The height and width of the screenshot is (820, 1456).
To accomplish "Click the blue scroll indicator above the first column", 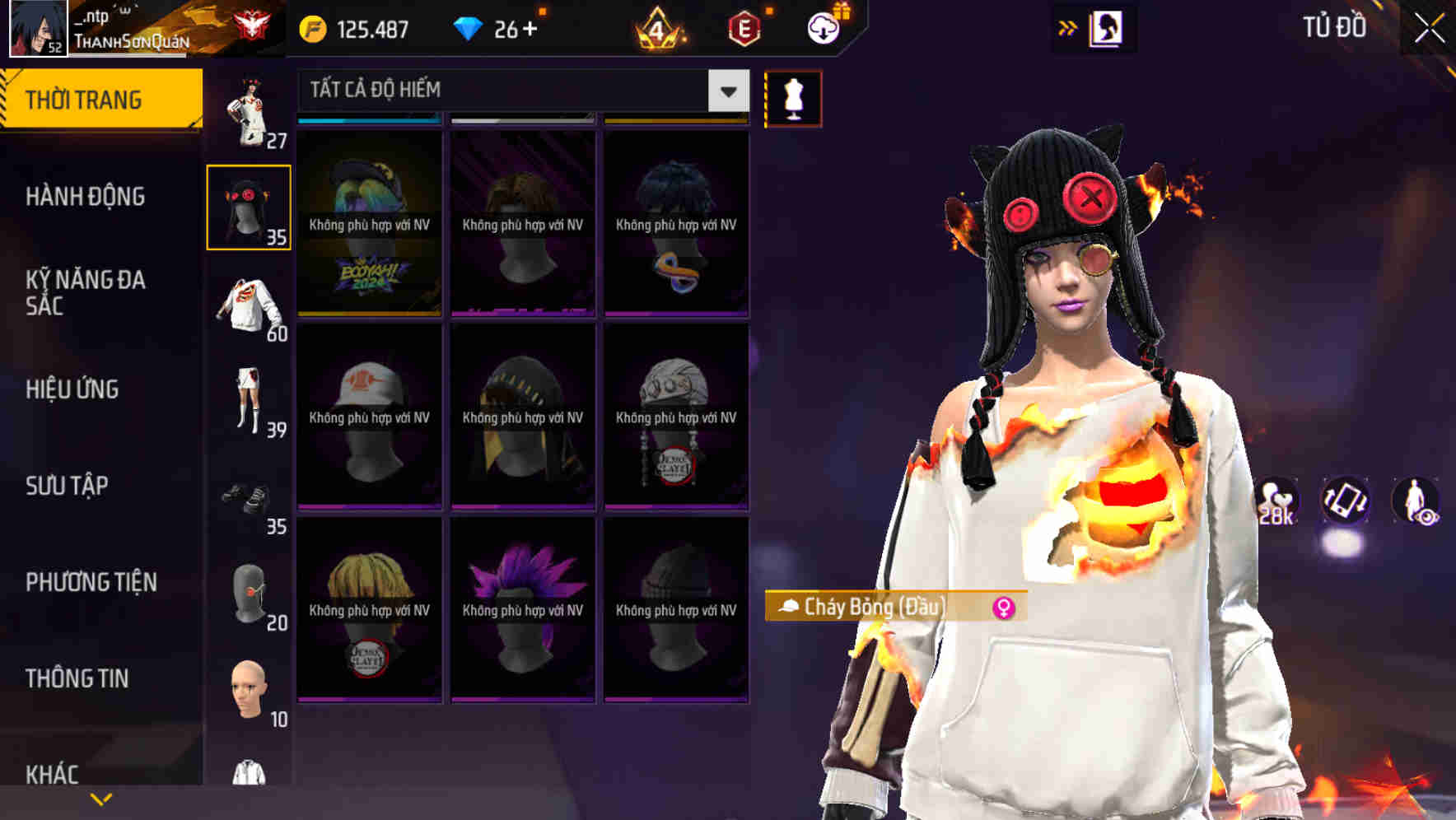I will [368, 120].
